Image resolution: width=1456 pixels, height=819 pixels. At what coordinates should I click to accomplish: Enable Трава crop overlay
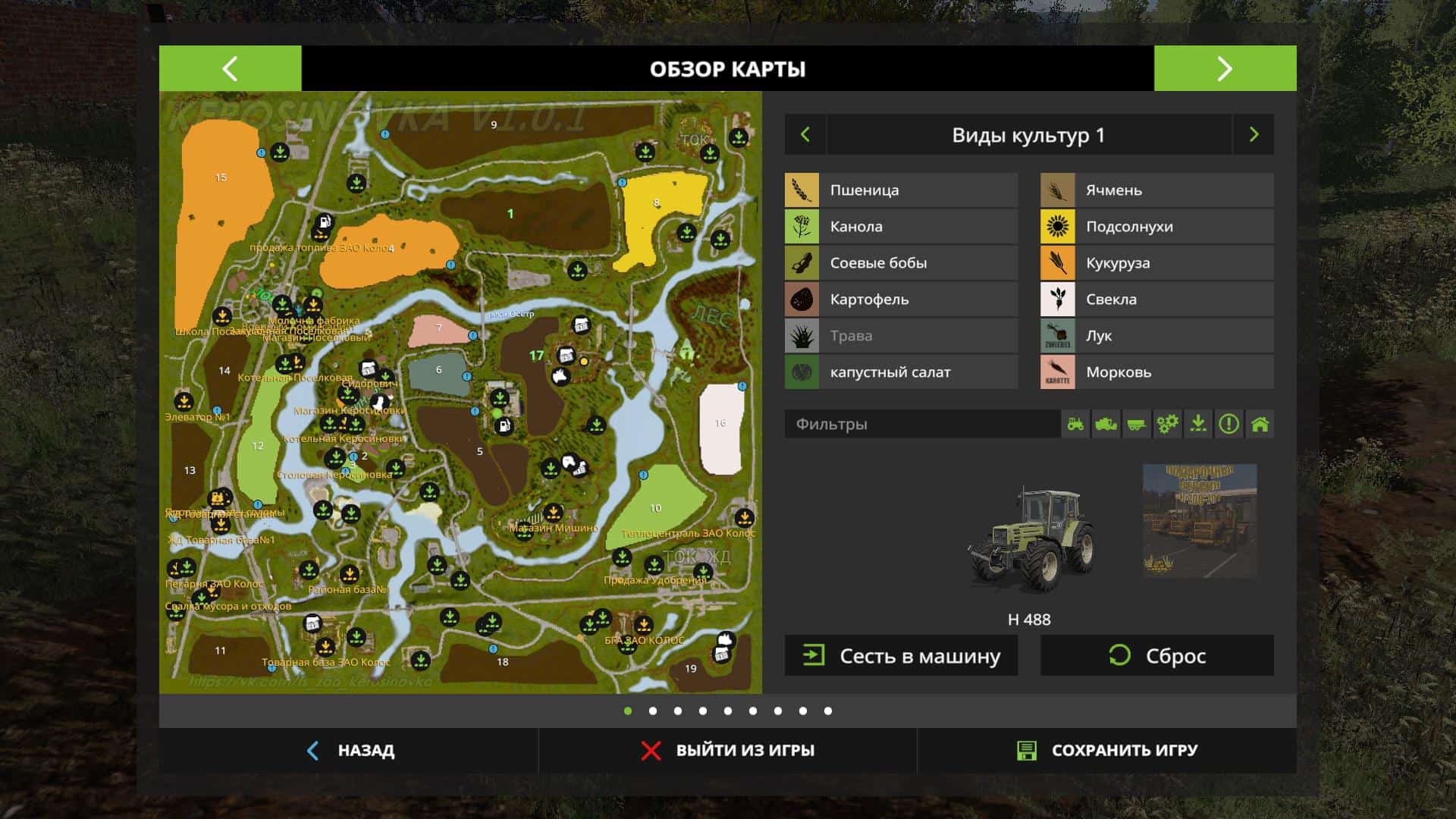tap(901, 336)
